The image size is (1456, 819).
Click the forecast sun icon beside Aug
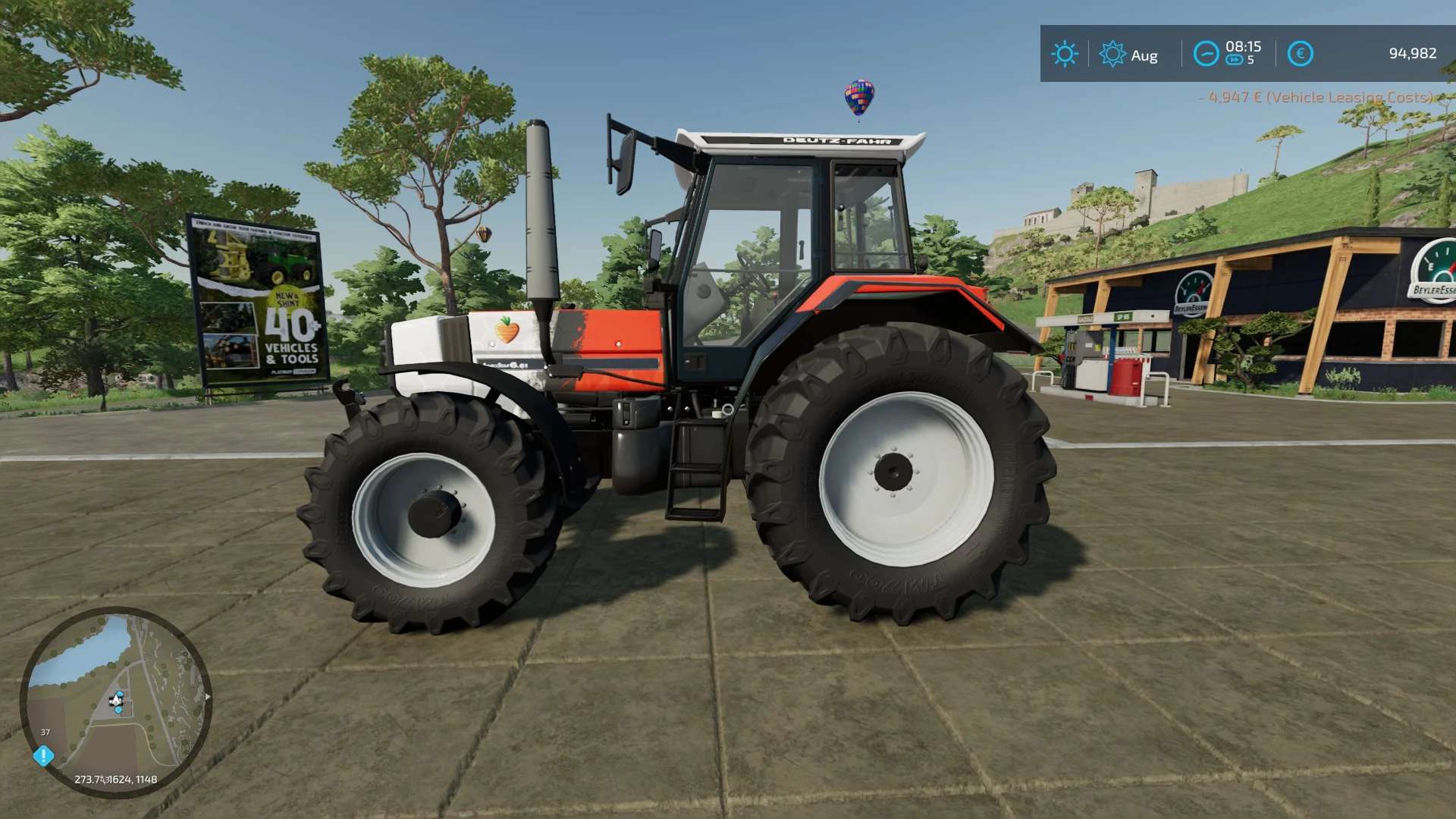tap(1112, 54)
